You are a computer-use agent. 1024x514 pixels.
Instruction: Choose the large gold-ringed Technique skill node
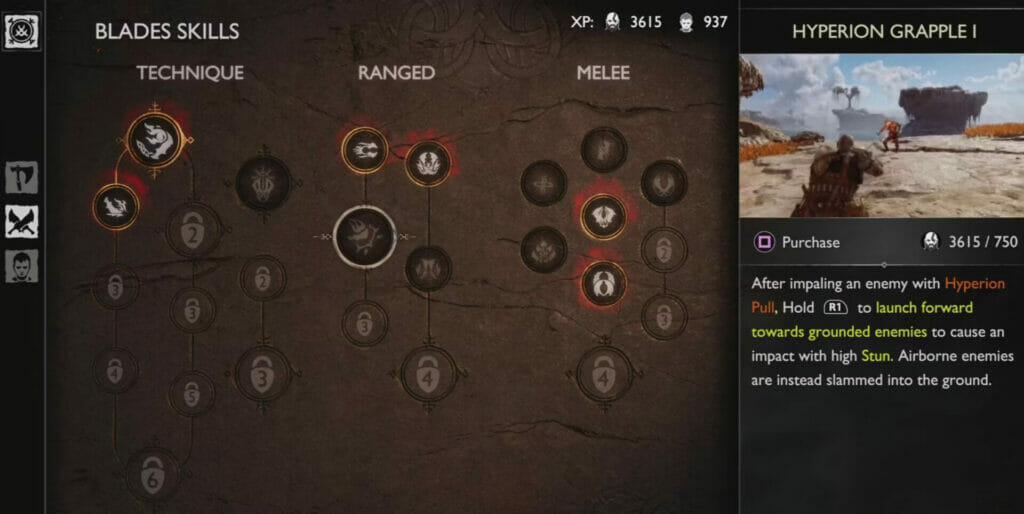(x=157, y=141)
